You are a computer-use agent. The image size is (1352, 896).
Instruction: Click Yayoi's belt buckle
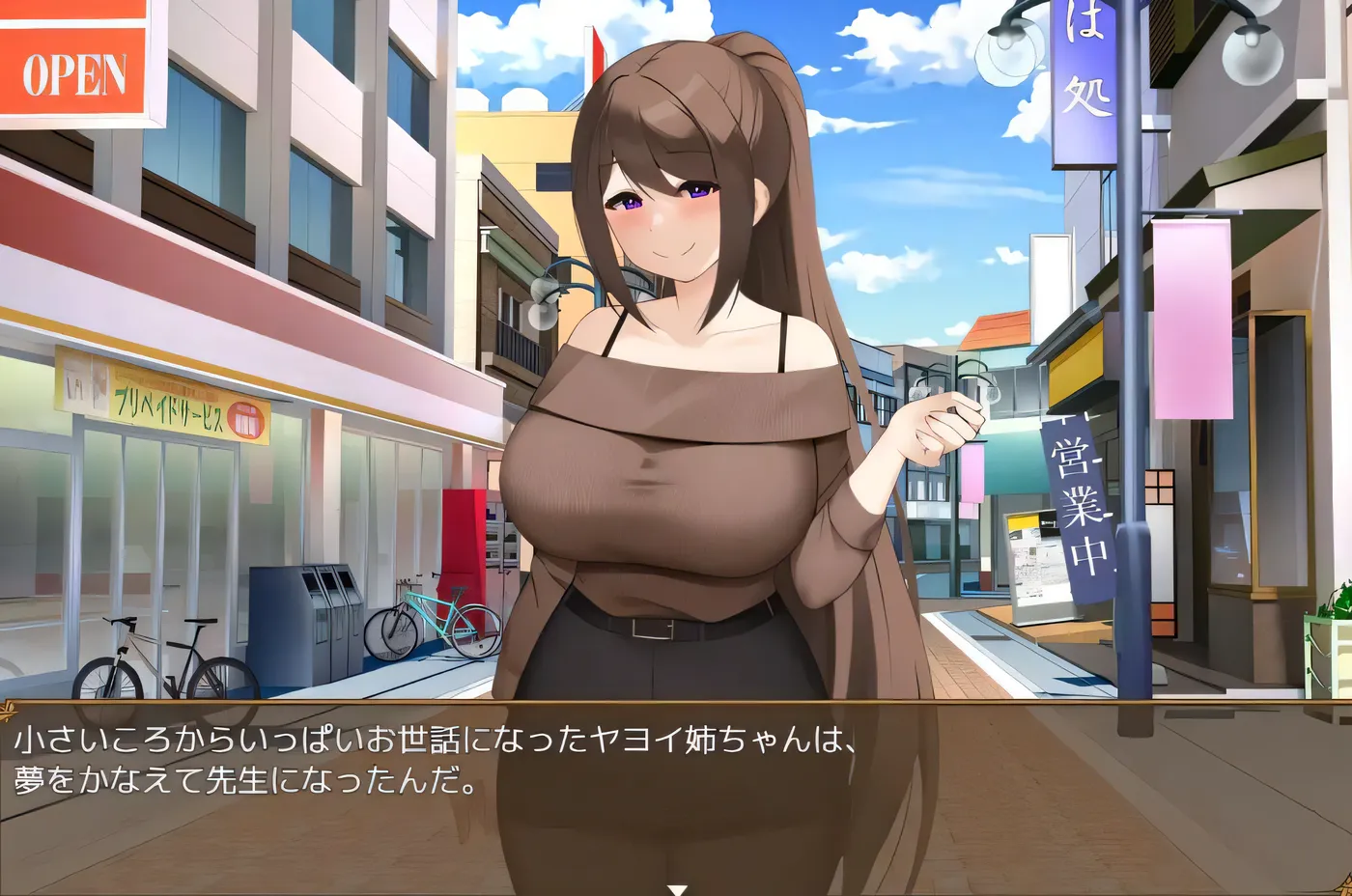(654, 628)
